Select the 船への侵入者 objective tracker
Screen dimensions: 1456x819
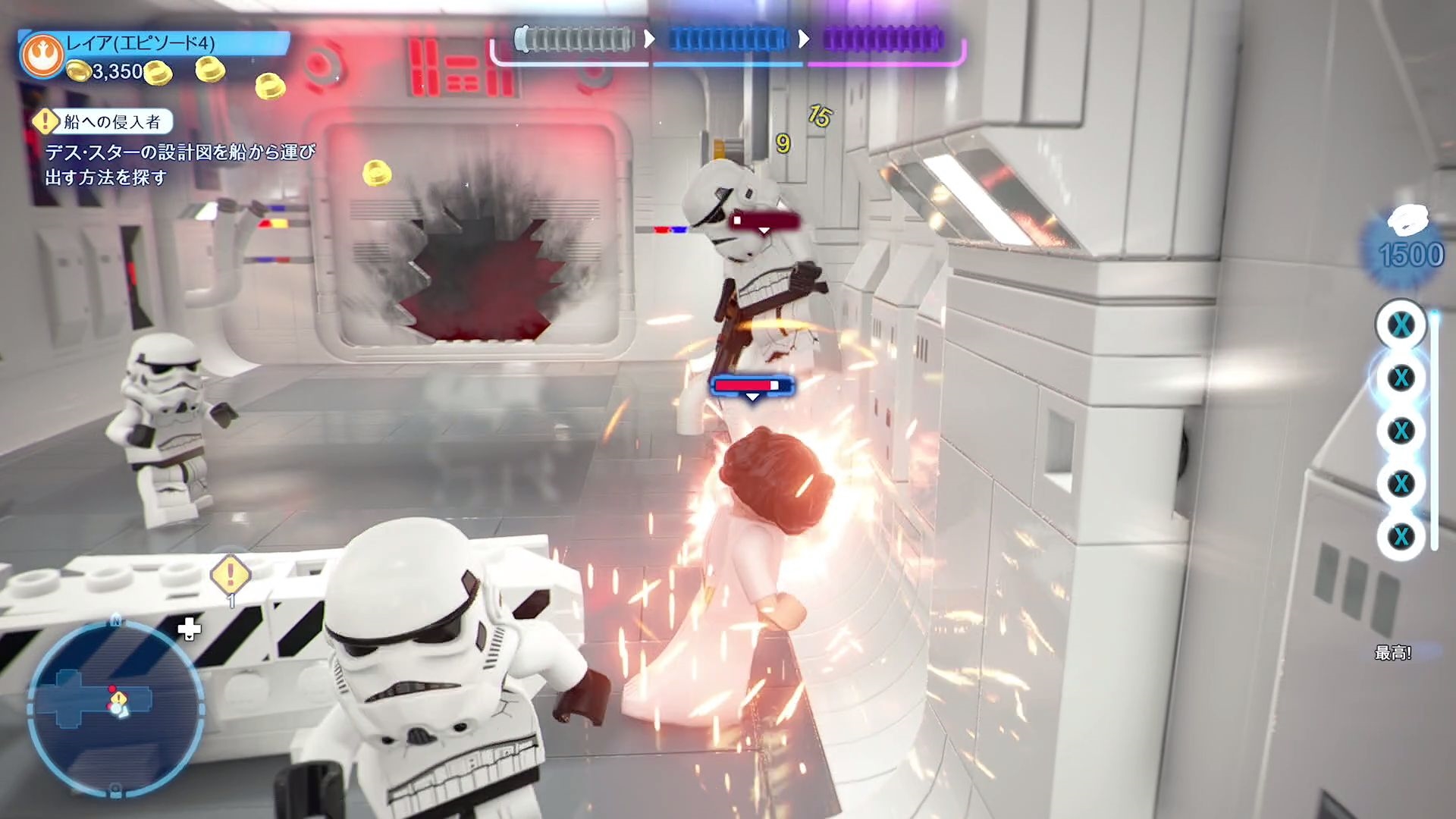(x=102, y=121)
